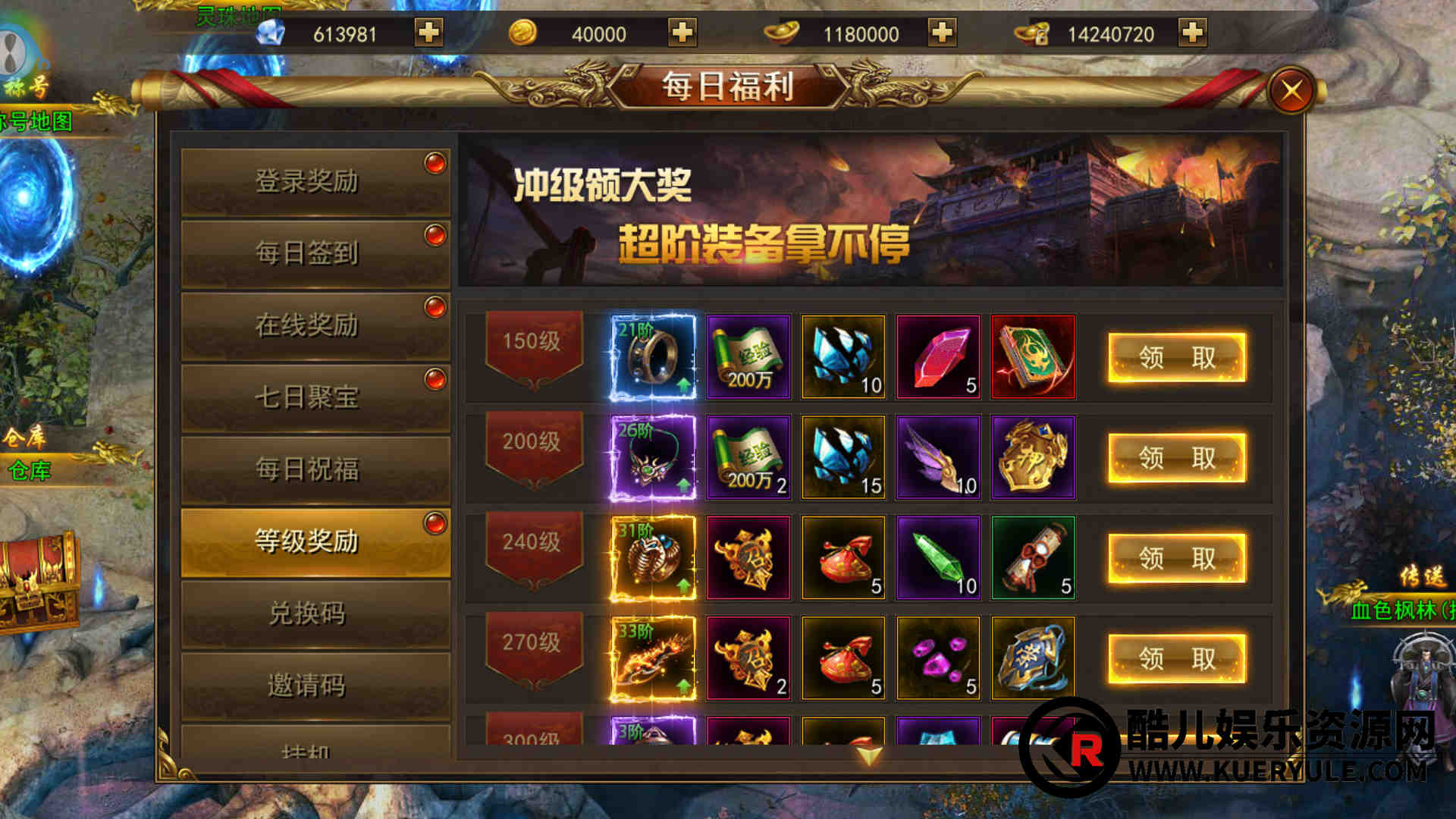Inspect the 26阶 necklace reward
Viewport: 1456px width, 819px height.
(x=653, y=458)
